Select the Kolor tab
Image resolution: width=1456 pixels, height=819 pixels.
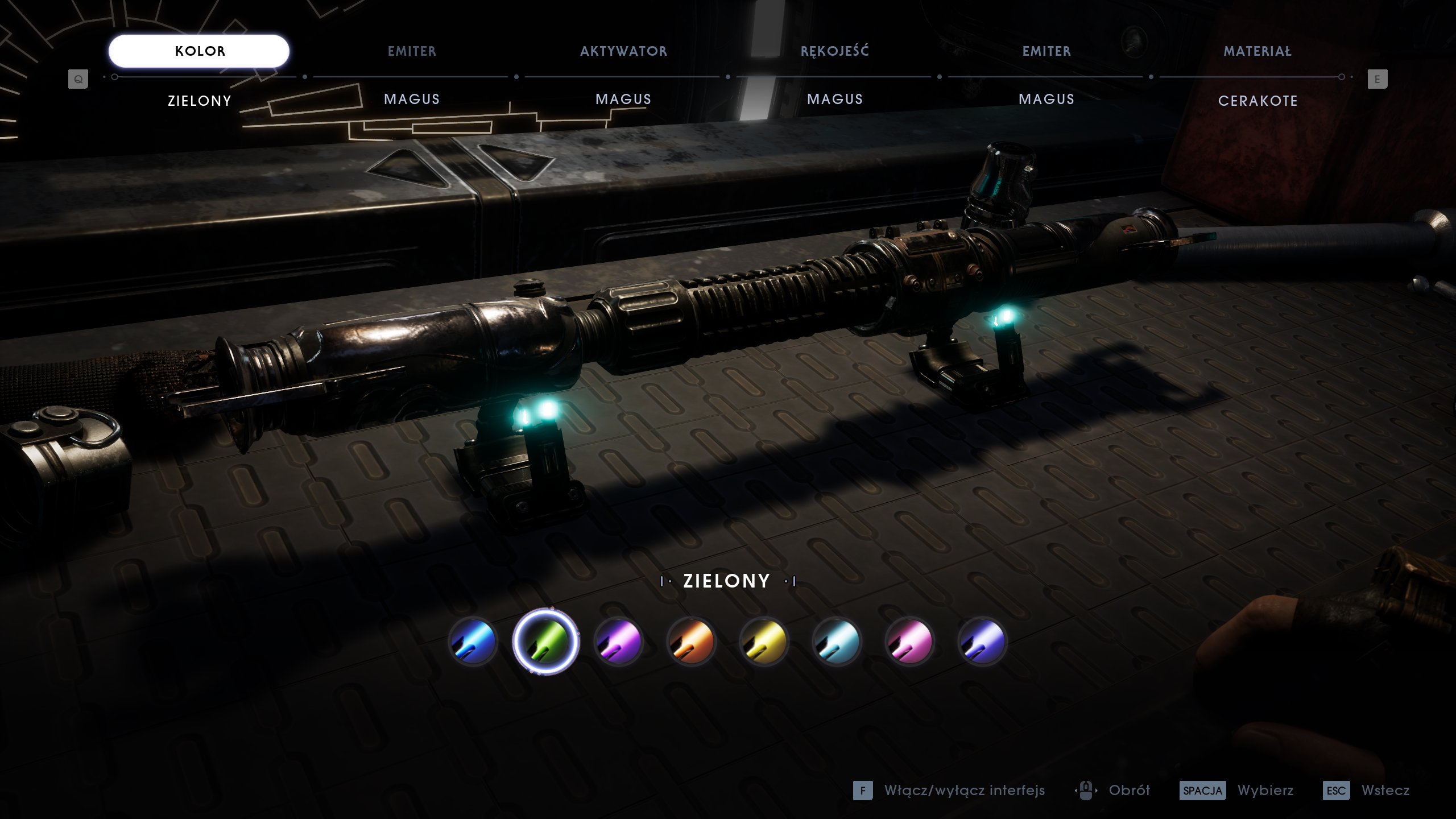coord(199,51)
